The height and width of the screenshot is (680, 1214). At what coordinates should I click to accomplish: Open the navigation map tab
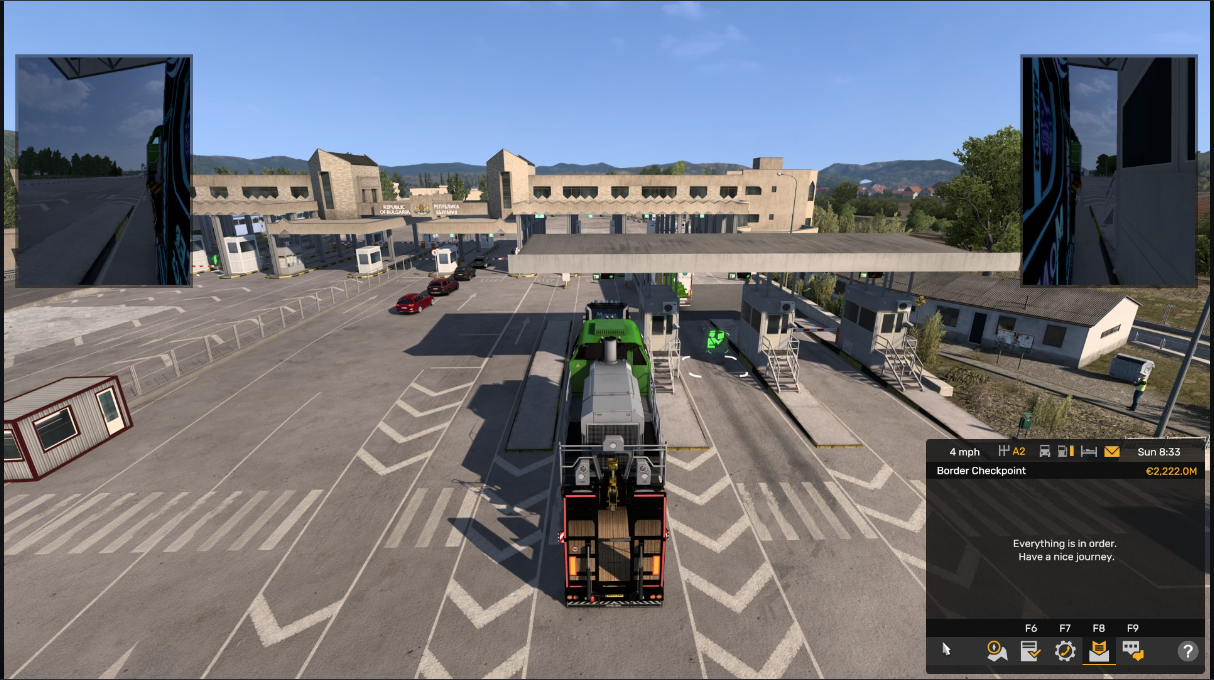point(996,651)
